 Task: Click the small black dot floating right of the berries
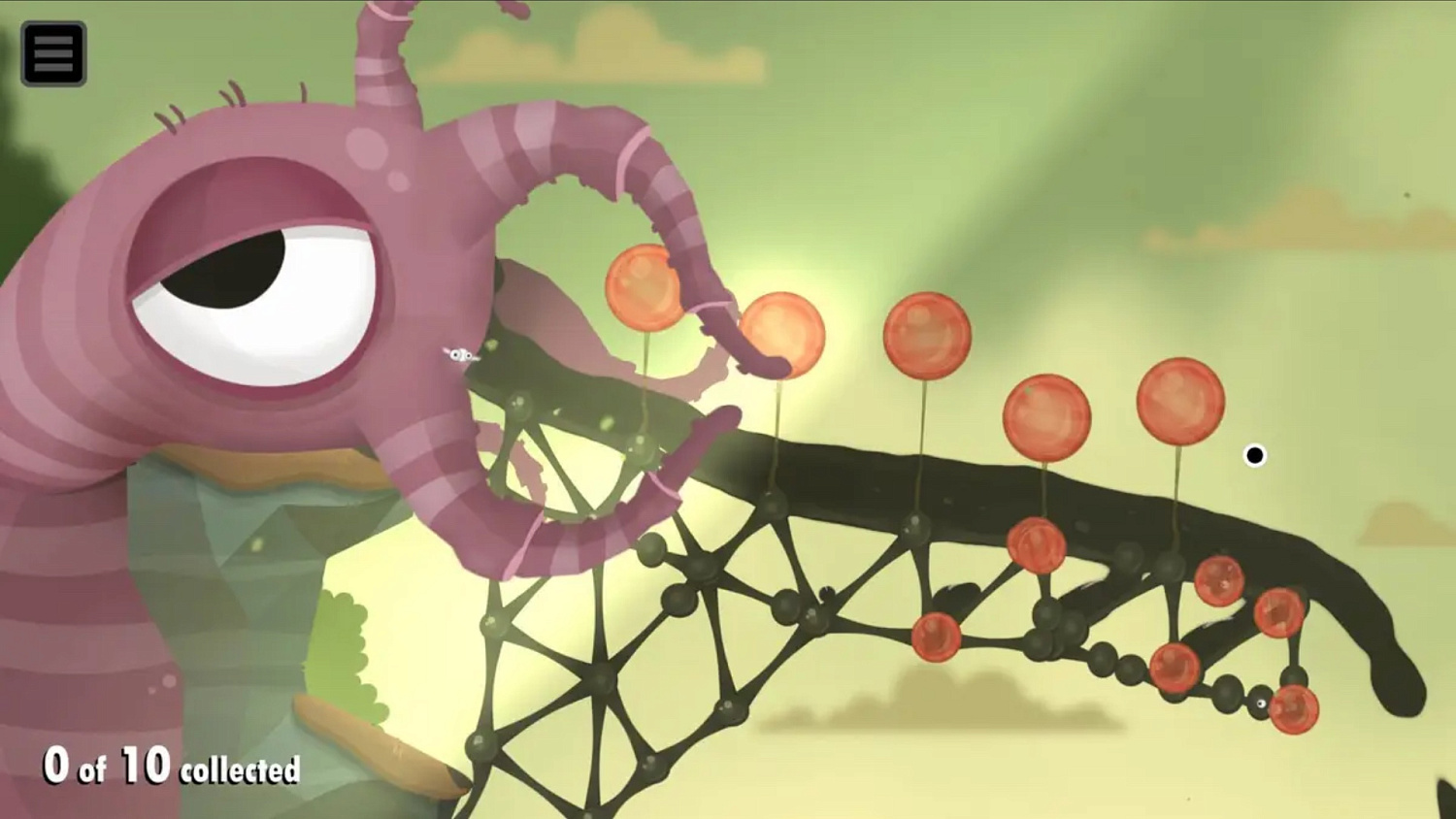[1256, 453]
